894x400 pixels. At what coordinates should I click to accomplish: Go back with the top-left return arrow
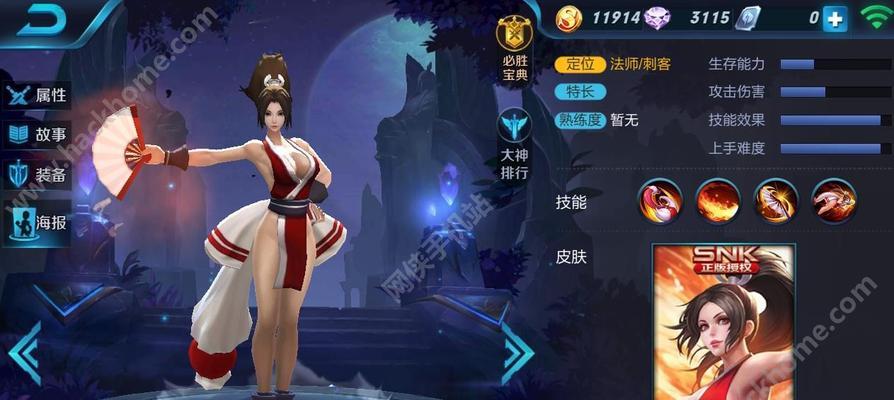(41, 21)
